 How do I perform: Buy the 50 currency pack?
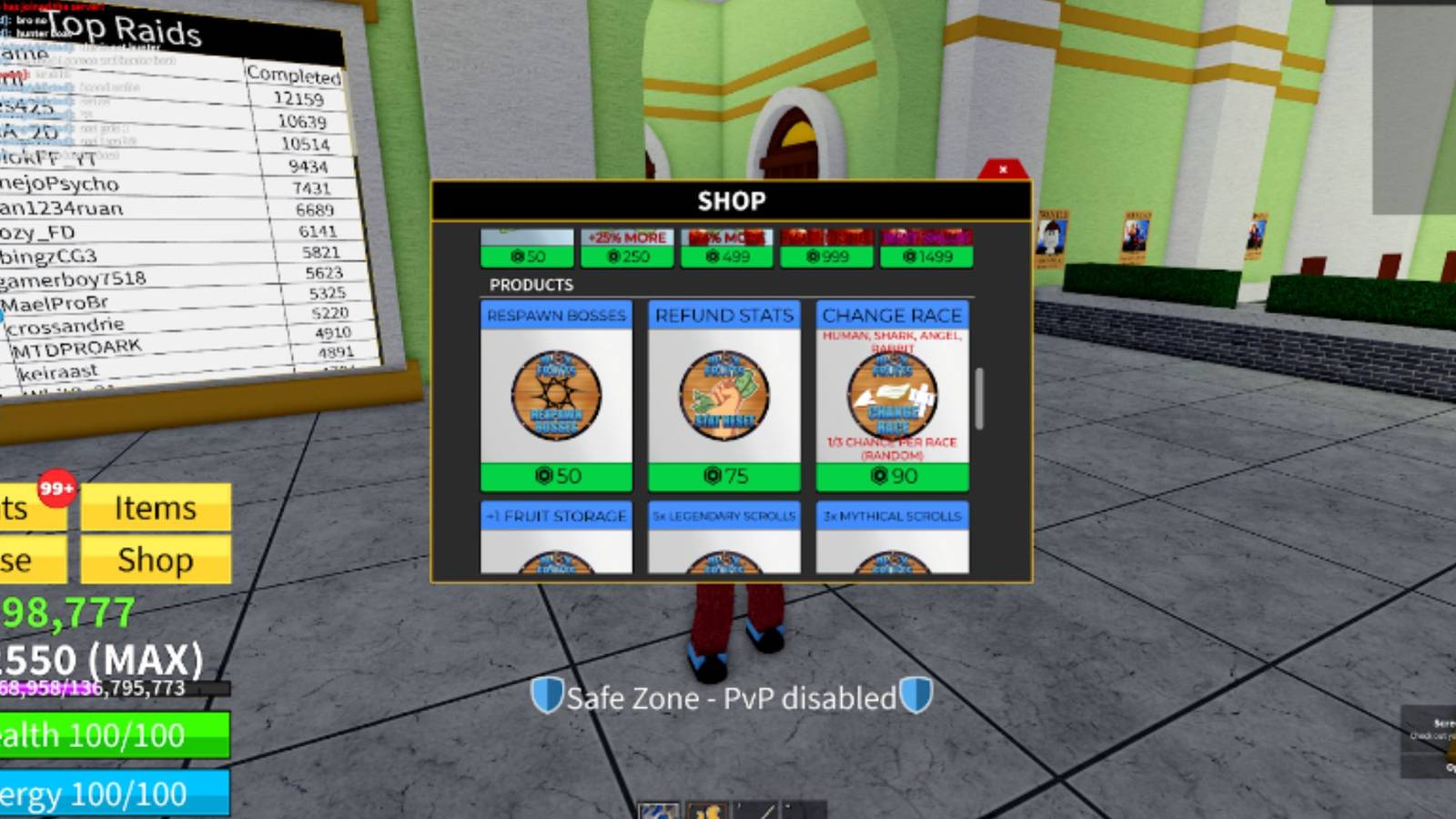(x=526, y=257)
